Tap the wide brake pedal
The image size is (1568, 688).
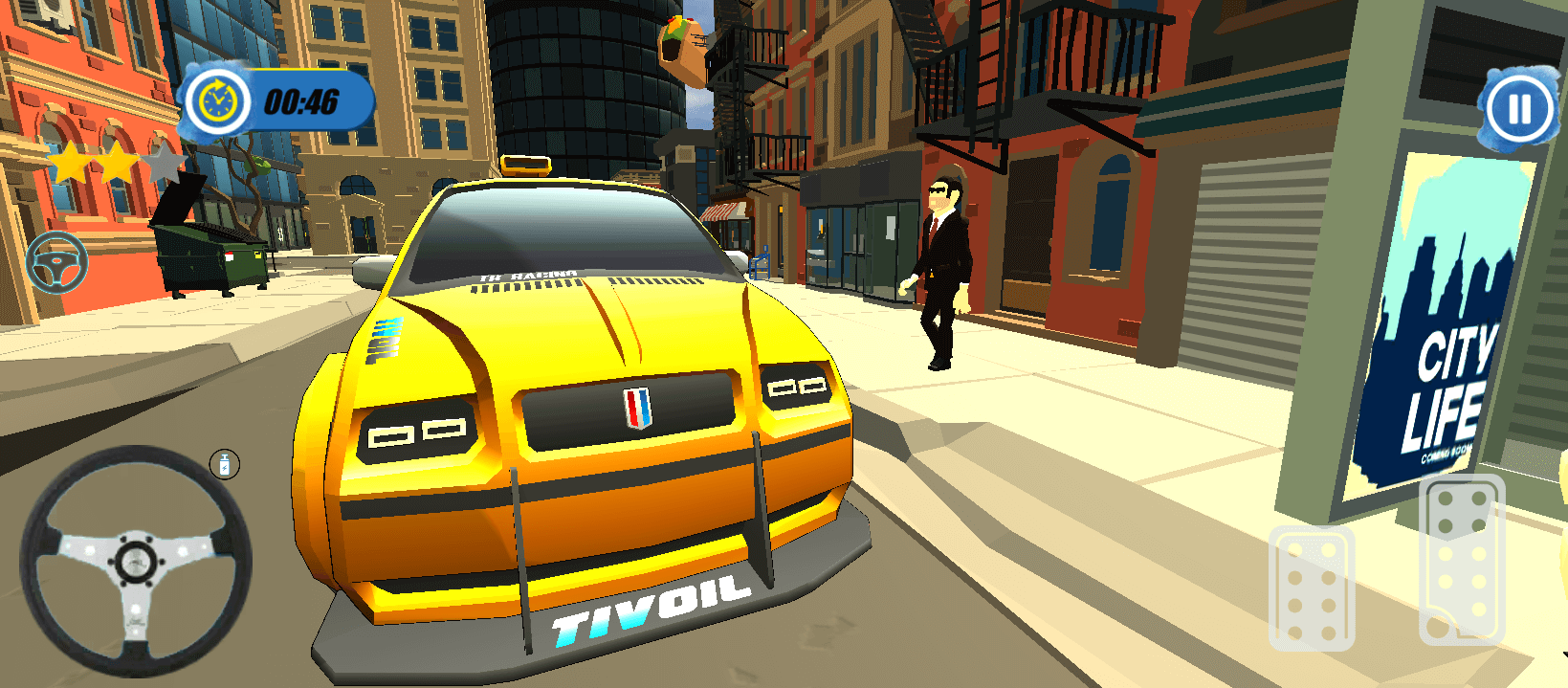1311,588
